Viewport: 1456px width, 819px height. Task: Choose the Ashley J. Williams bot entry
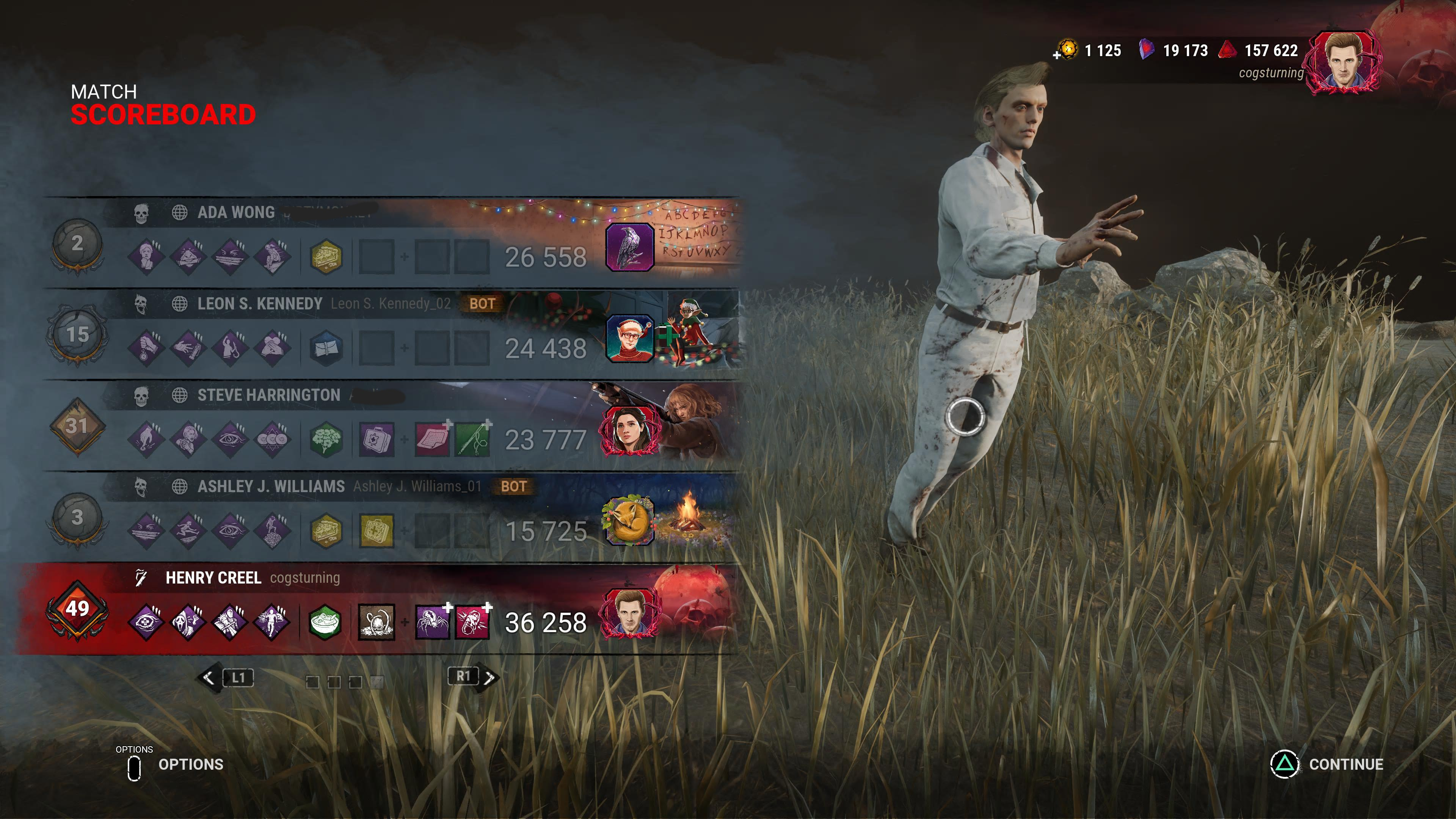point(271,486)
